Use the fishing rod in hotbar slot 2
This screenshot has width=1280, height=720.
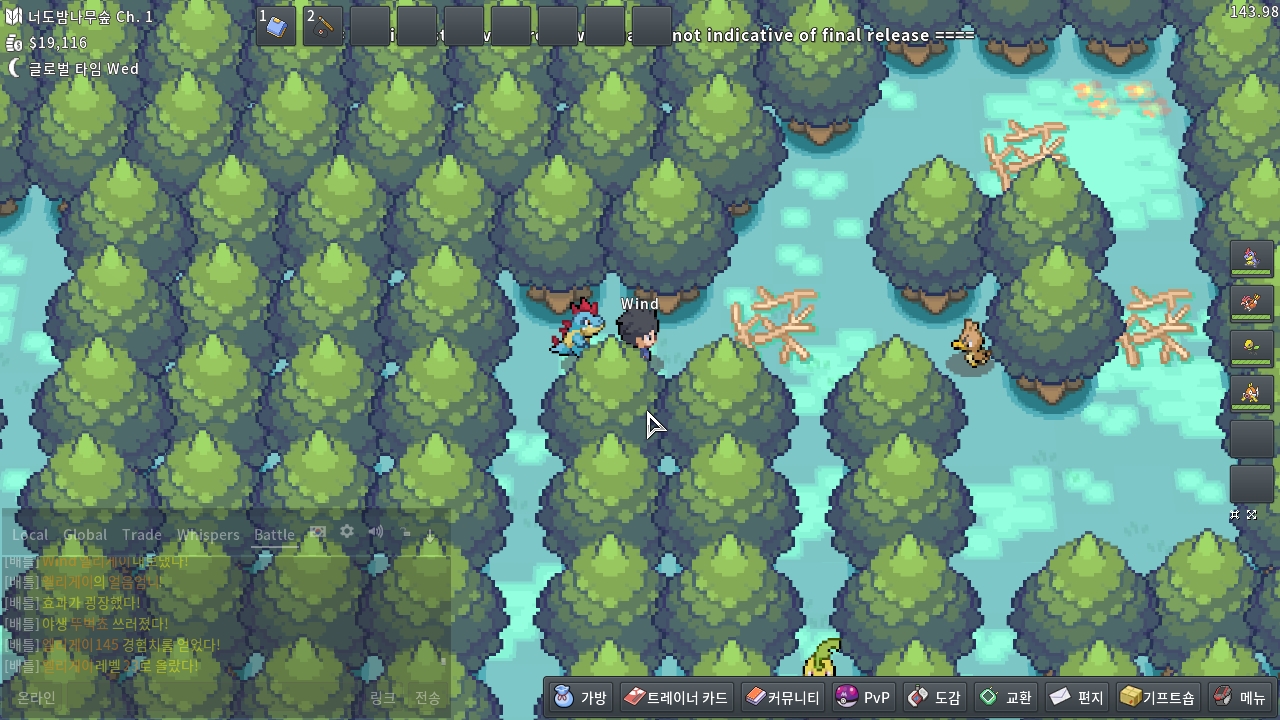pos(323,27)
